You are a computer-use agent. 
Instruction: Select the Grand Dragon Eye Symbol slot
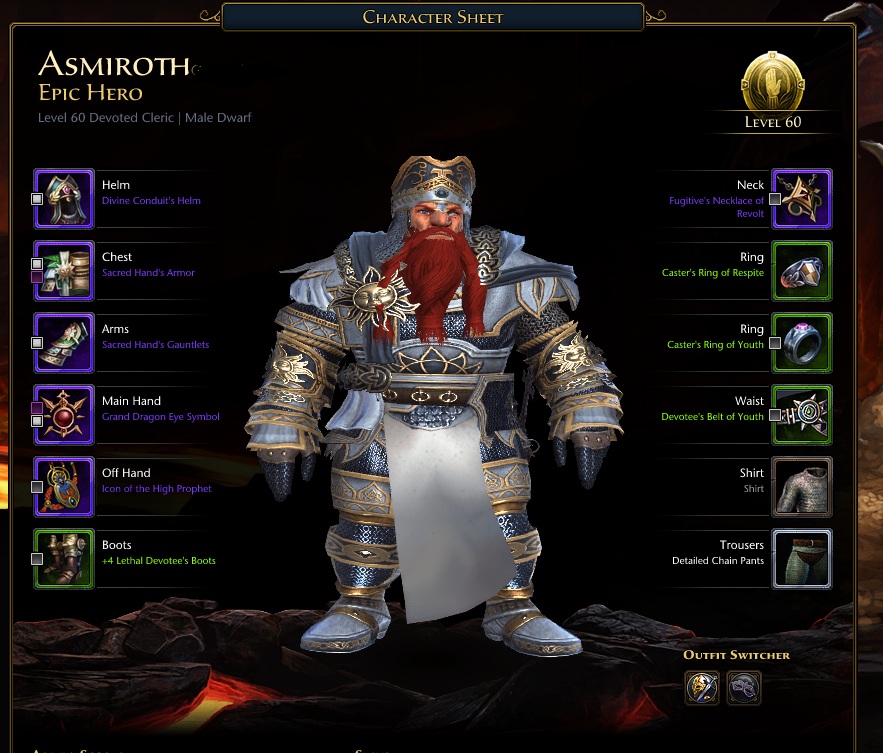pos(65,415)
